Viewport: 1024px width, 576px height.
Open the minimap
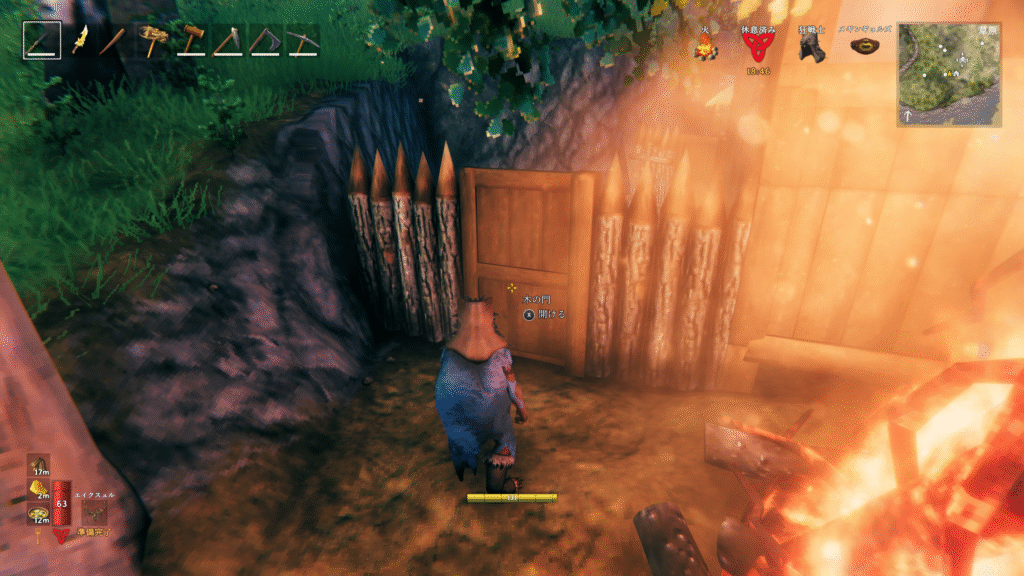point(949,74)
